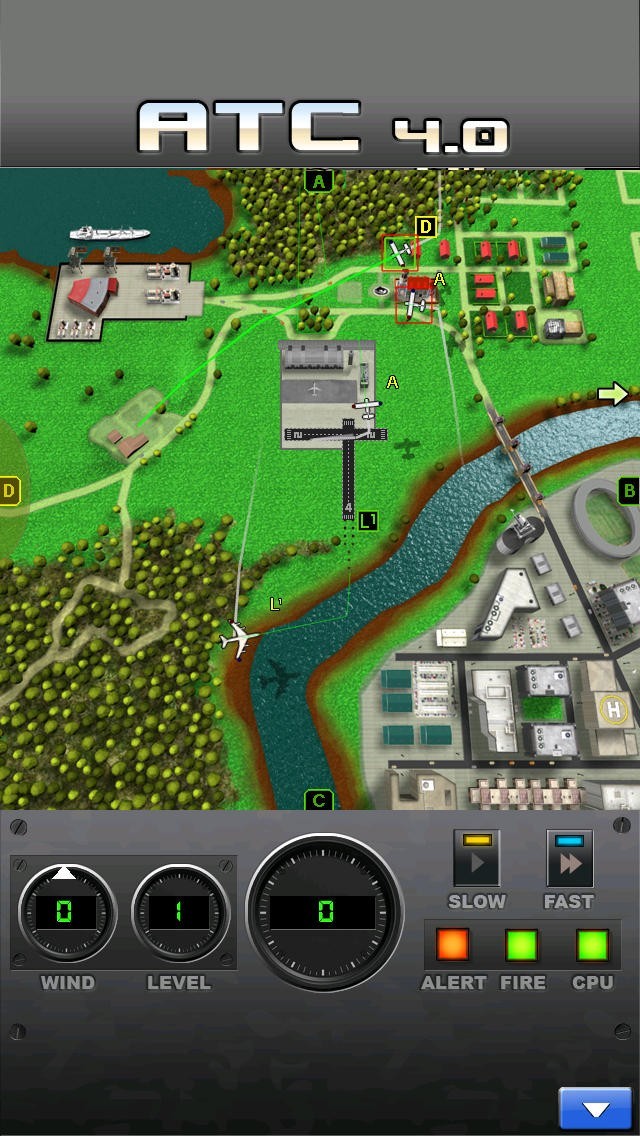Screen dimensions: 640x1136
Task: Open the blue down-arrow panel button
Action: (x=595, y=1109)
